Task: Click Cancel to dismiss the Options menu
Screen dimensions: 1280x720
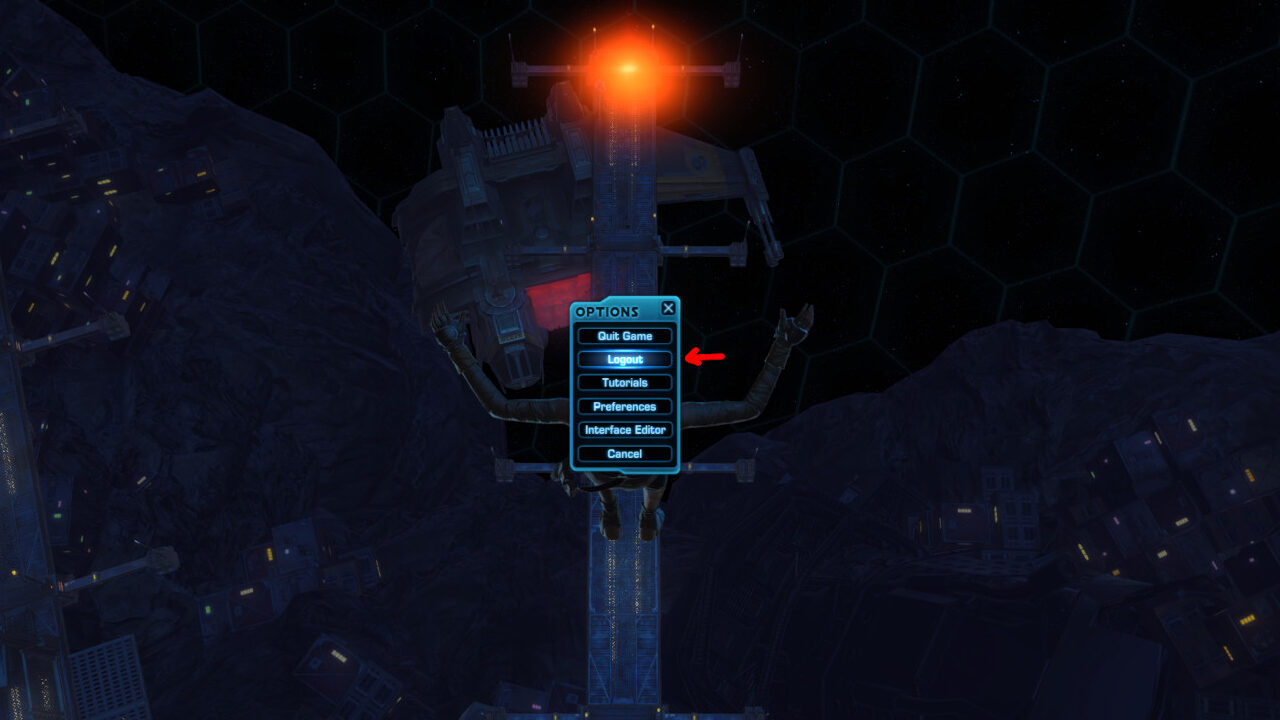Action: [625, 454]
